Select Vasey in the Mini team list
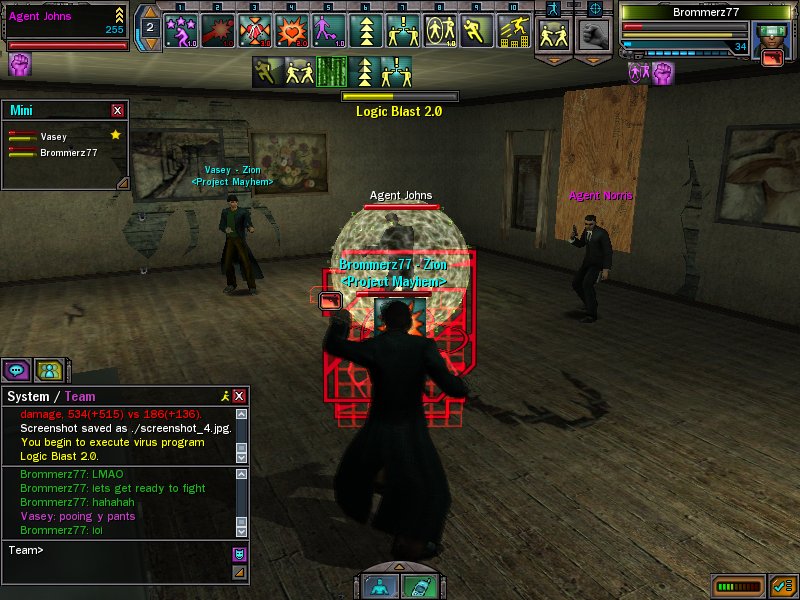The image size is (800, 600). (x=54, y=136)
